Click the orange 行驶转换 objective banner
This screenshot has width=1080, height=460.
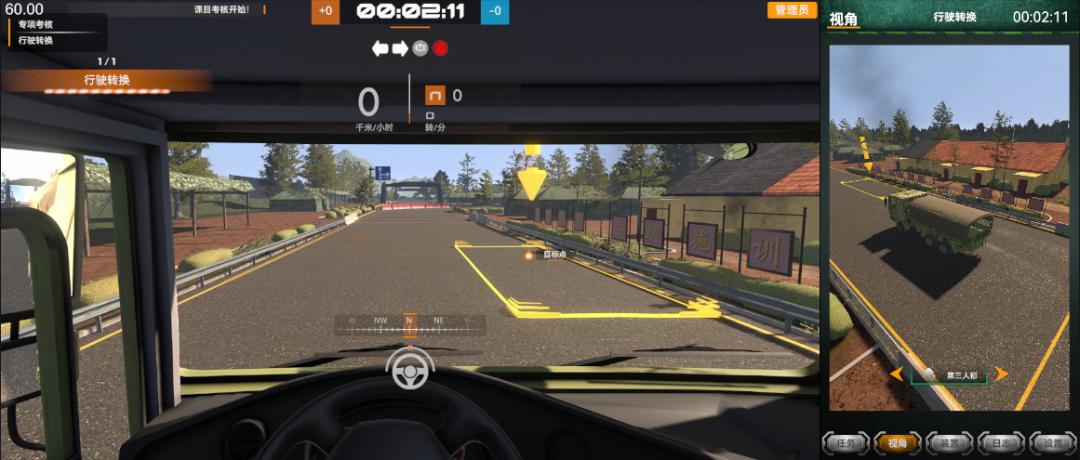point(107,80)
